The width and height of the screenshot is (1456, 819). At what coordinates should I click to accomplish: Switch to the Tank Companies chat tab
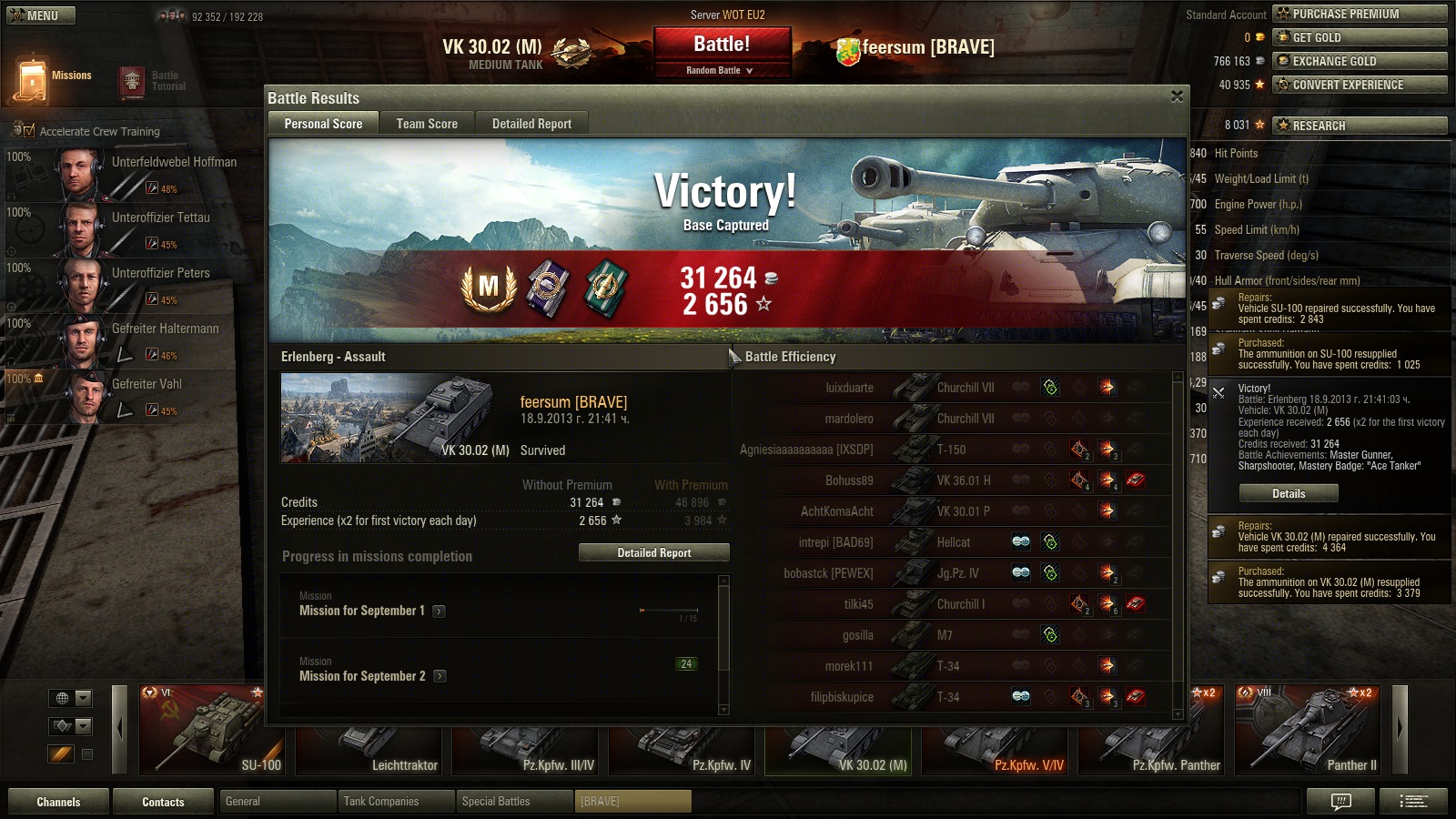tap(396, 802)
